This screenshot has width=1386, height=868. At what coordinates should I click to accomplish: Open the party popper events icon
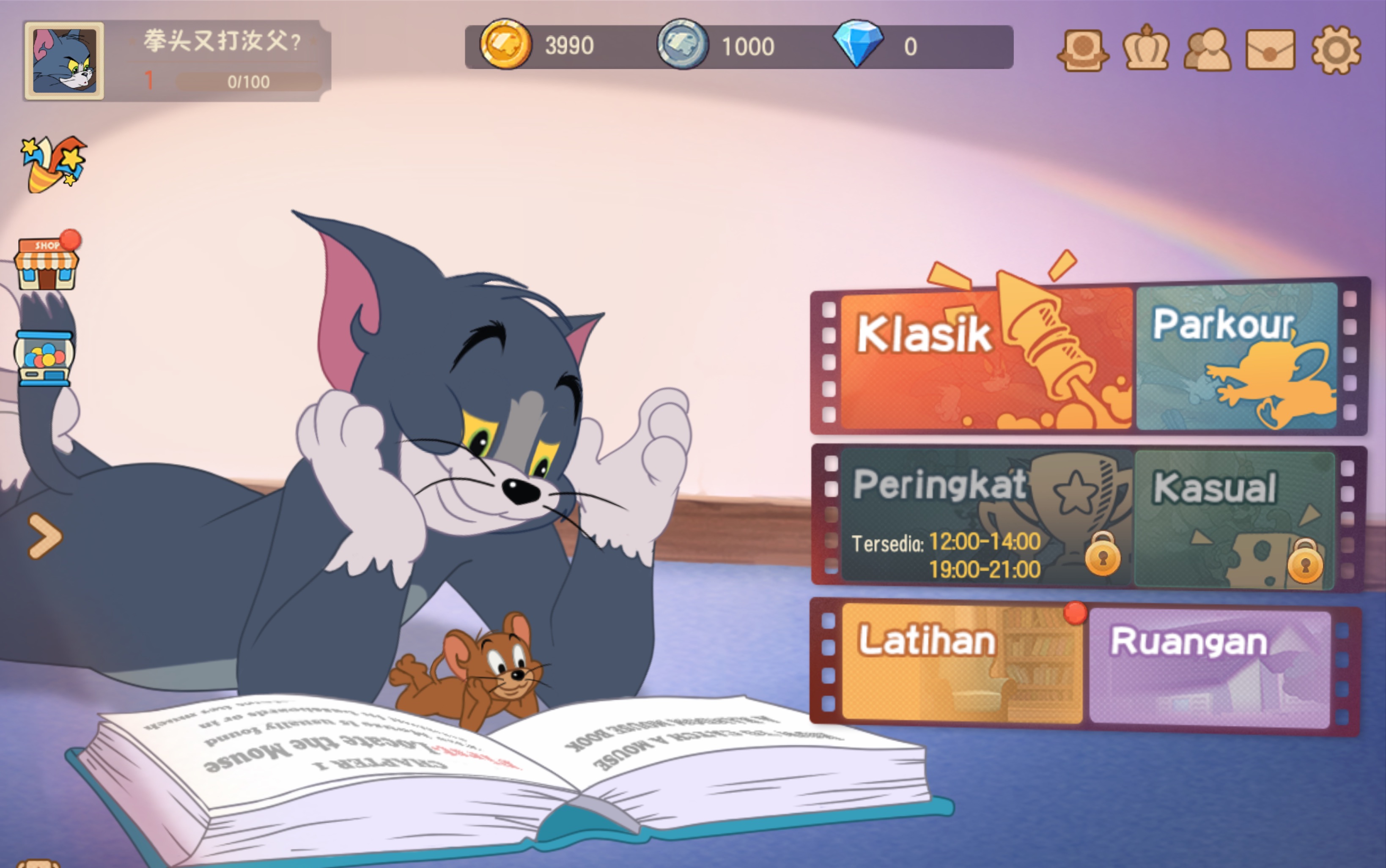(53, 164)
